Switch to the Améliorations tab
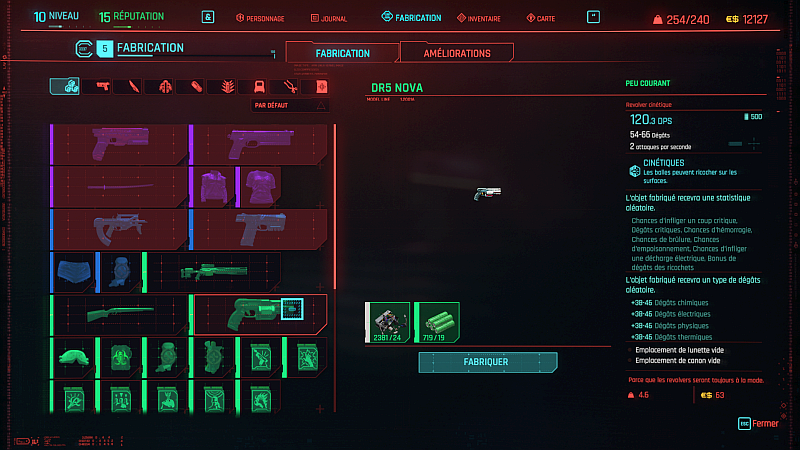800x450 pixels. [x=457, y=53]
